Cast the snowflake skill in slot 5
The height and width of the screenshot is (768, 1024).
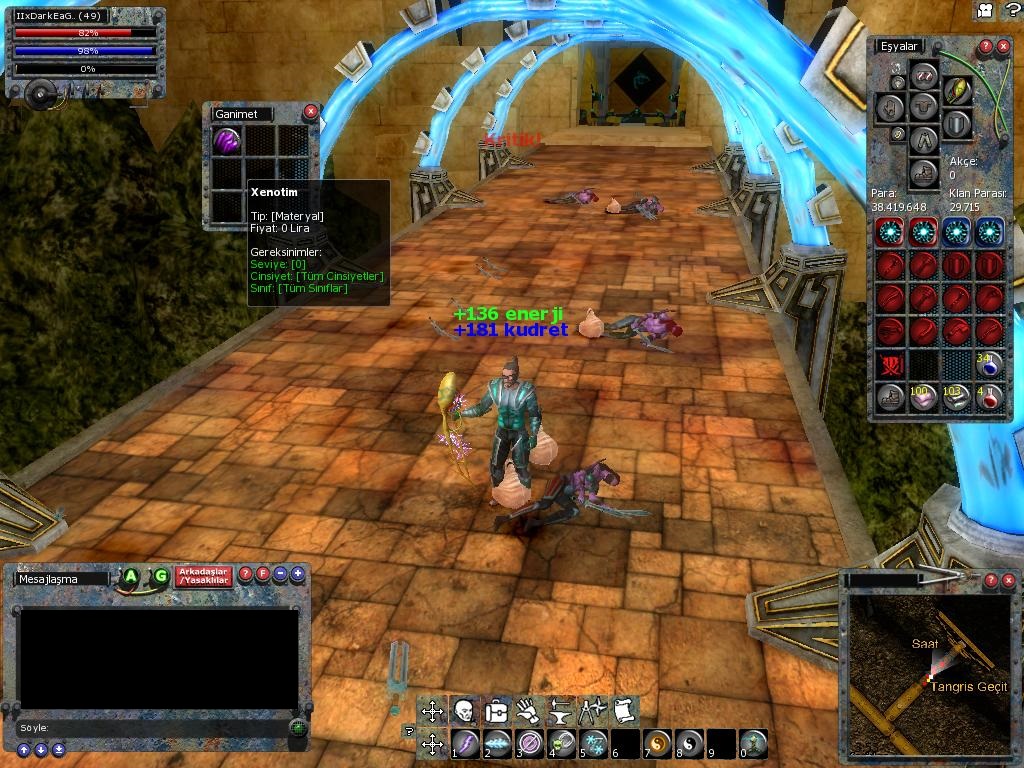595,743
